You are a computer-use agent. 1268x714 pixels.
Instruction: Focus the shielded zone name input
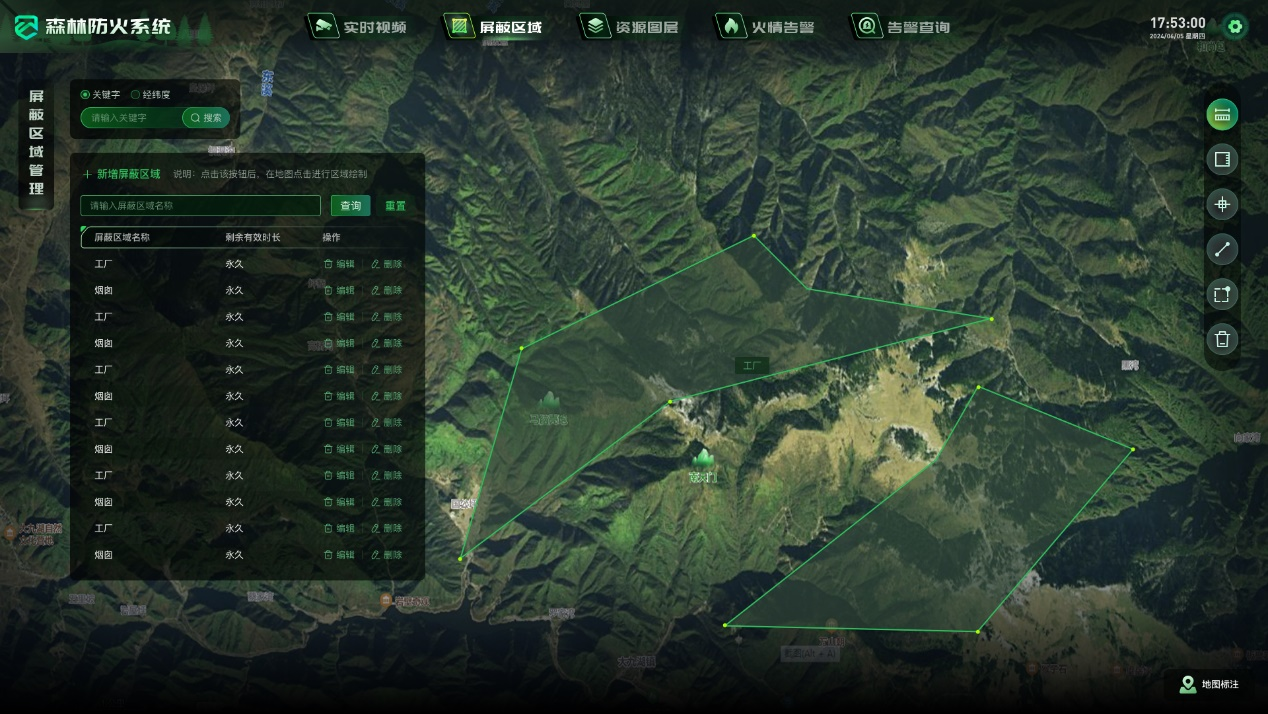click(200, 206)
